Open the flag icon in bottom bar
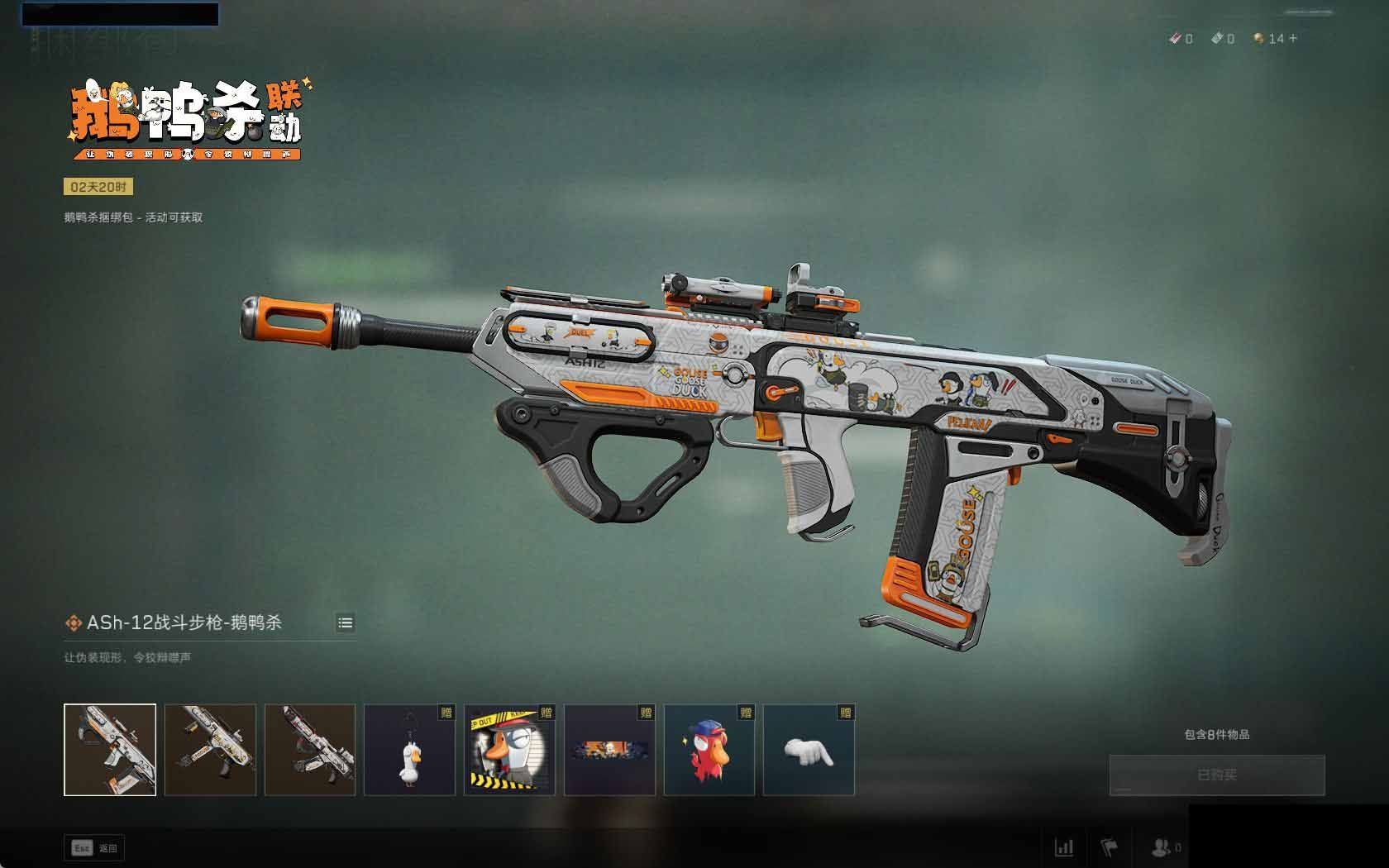Image resolution: width=1389 pixels, height=868 pixels. 1110,847
